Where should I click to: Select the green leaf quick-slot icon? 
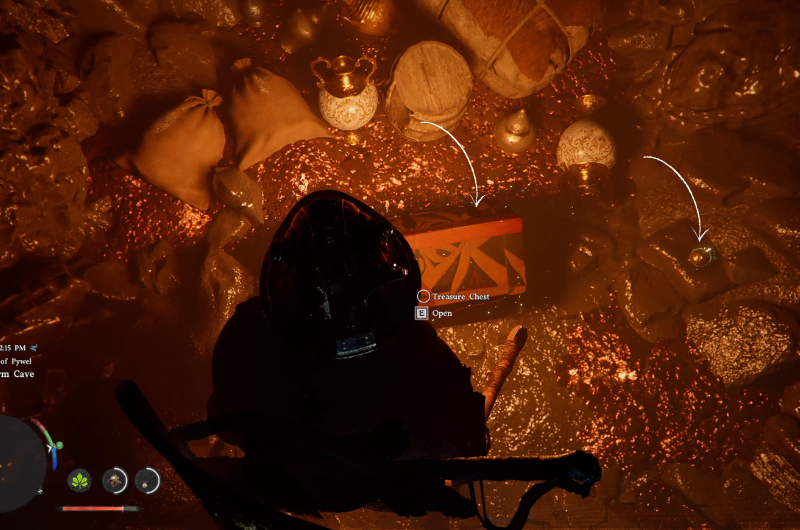click(x=80, y=480)
